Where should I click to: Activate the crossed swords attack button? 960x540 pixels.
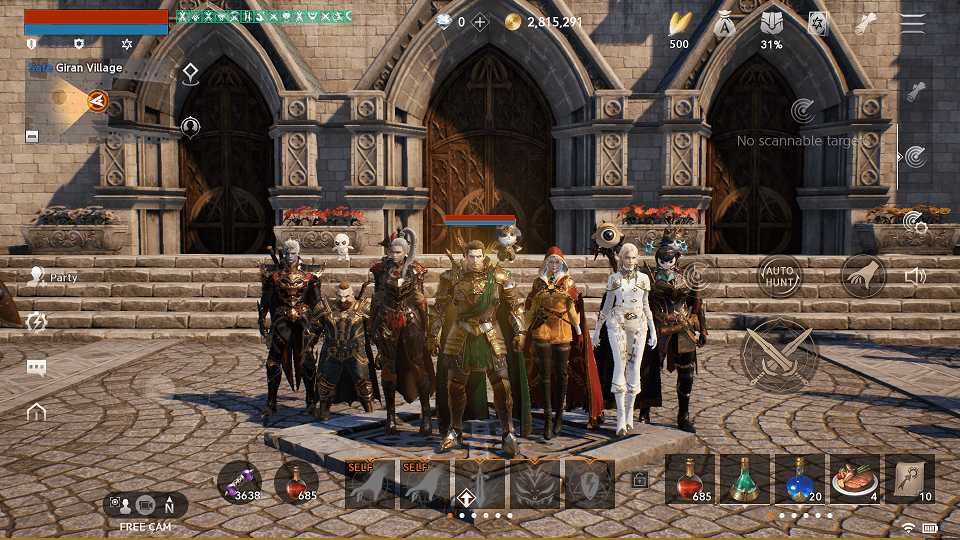[x=779, y=354]
